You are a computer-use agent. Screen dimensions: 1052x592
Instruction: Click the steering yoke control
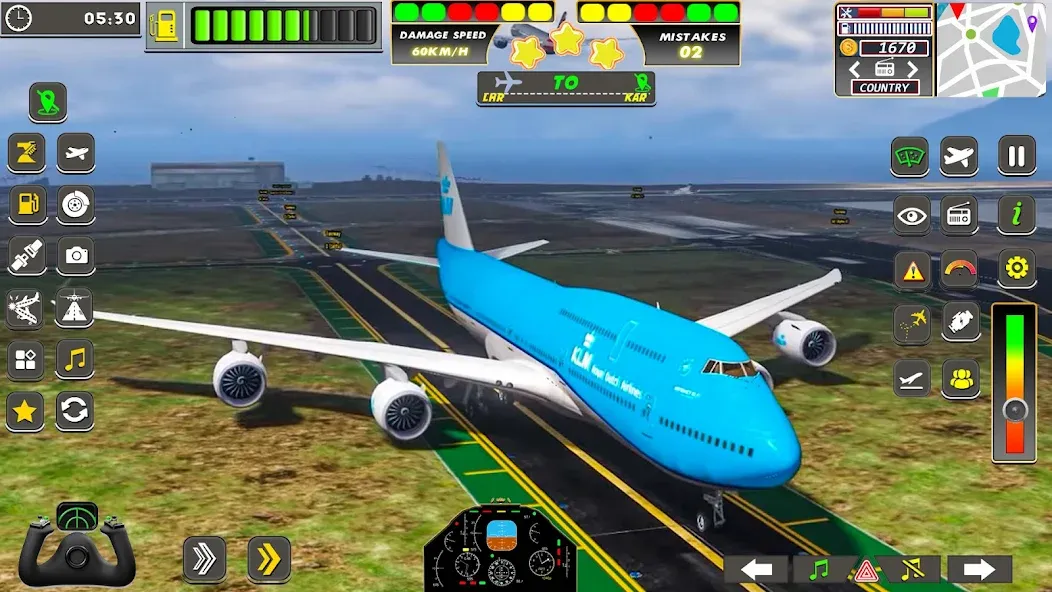(x=77, y=546)
